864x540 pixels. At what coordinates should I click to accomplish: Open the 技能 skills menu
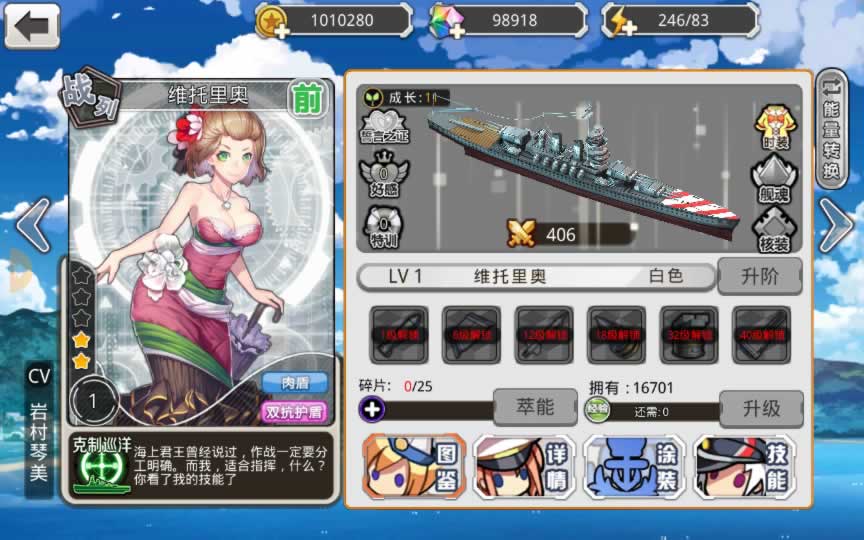coord(744,466)
